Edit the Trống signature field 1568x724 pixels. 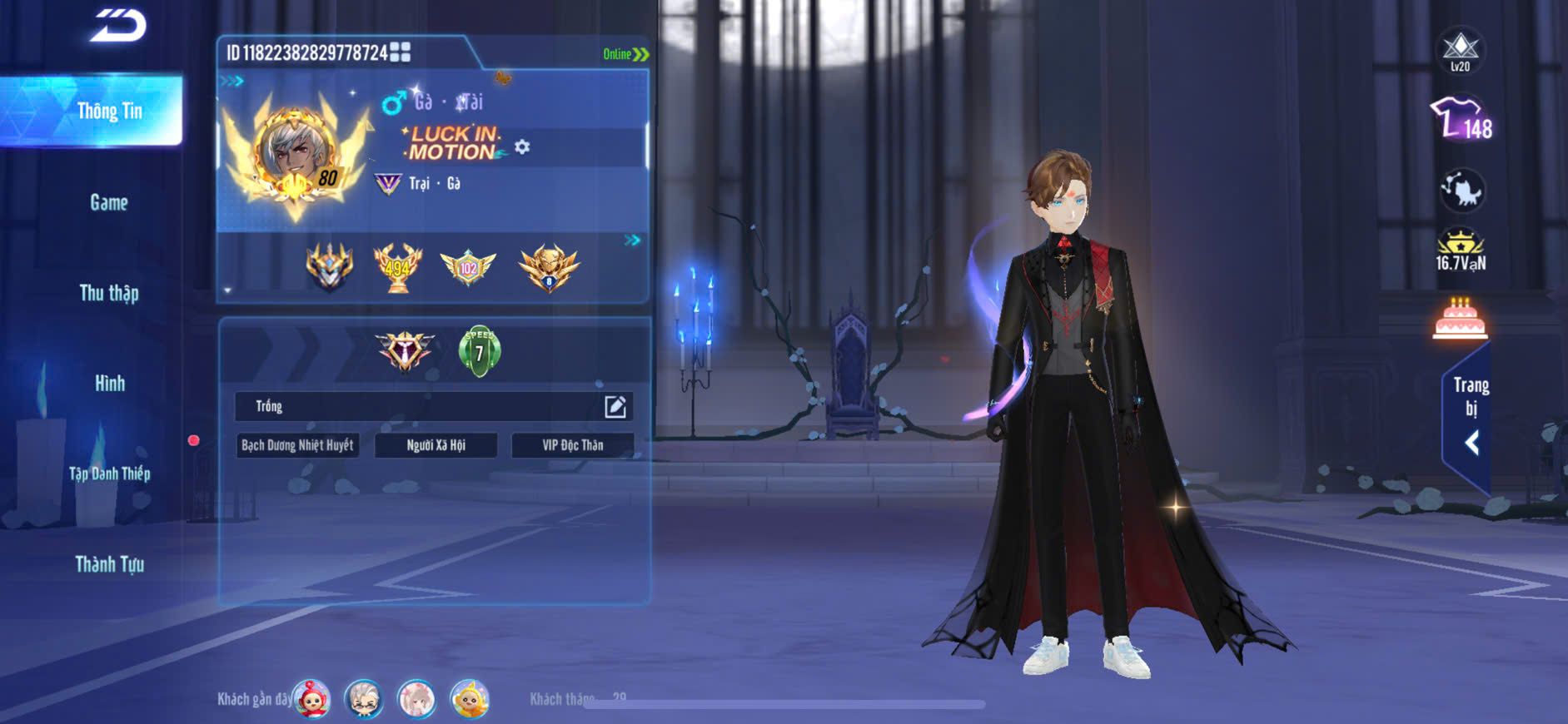(615, 406)
